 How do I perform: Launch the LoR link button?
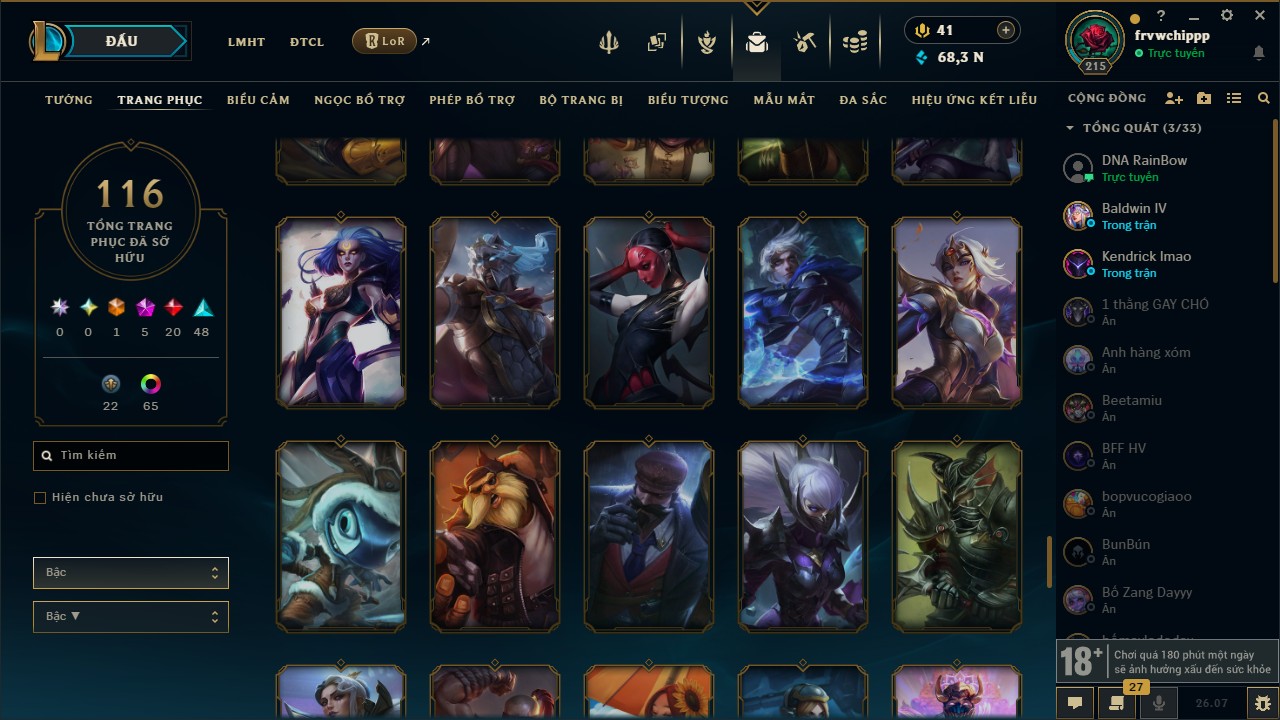385,41
